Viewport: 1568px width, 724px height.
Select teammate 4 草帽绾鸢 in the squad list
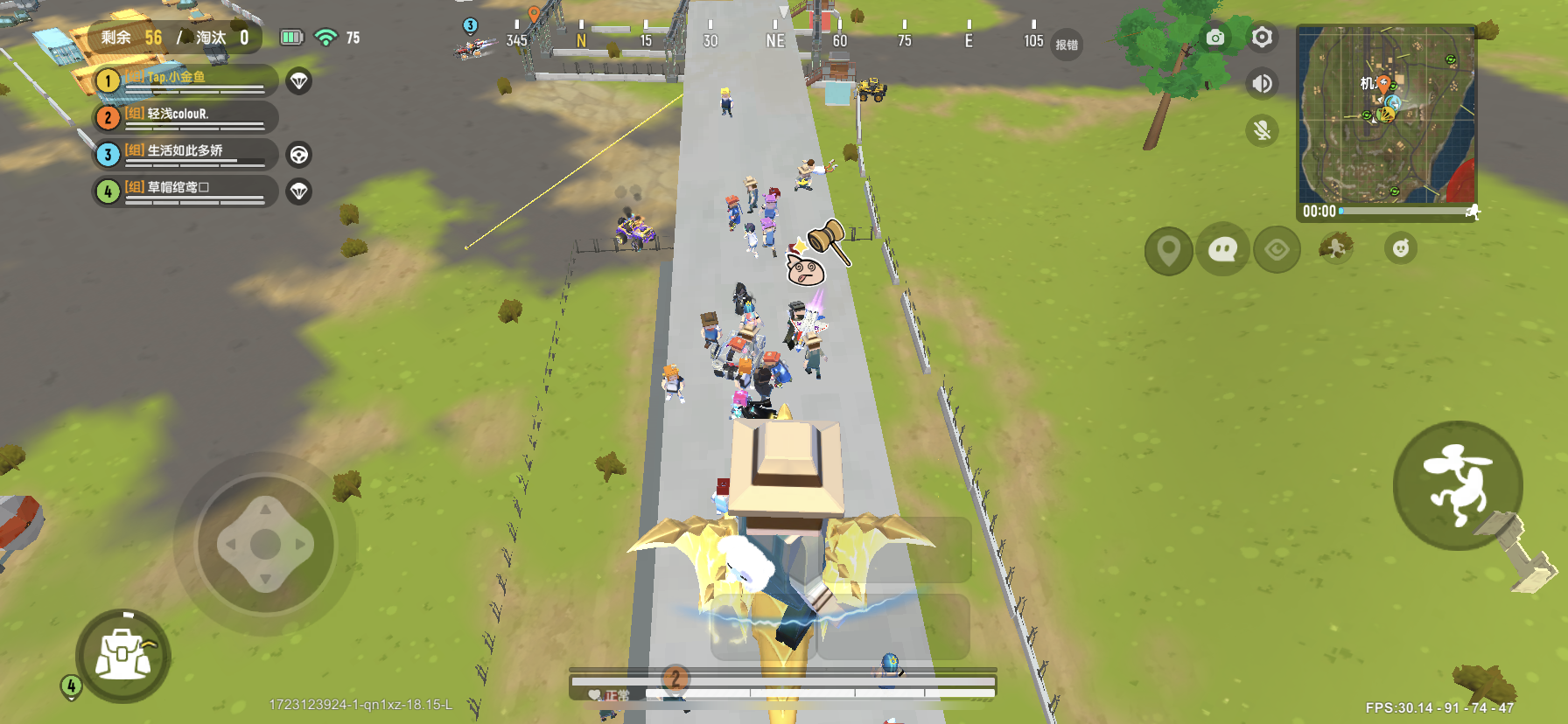[x=184, y=191]
